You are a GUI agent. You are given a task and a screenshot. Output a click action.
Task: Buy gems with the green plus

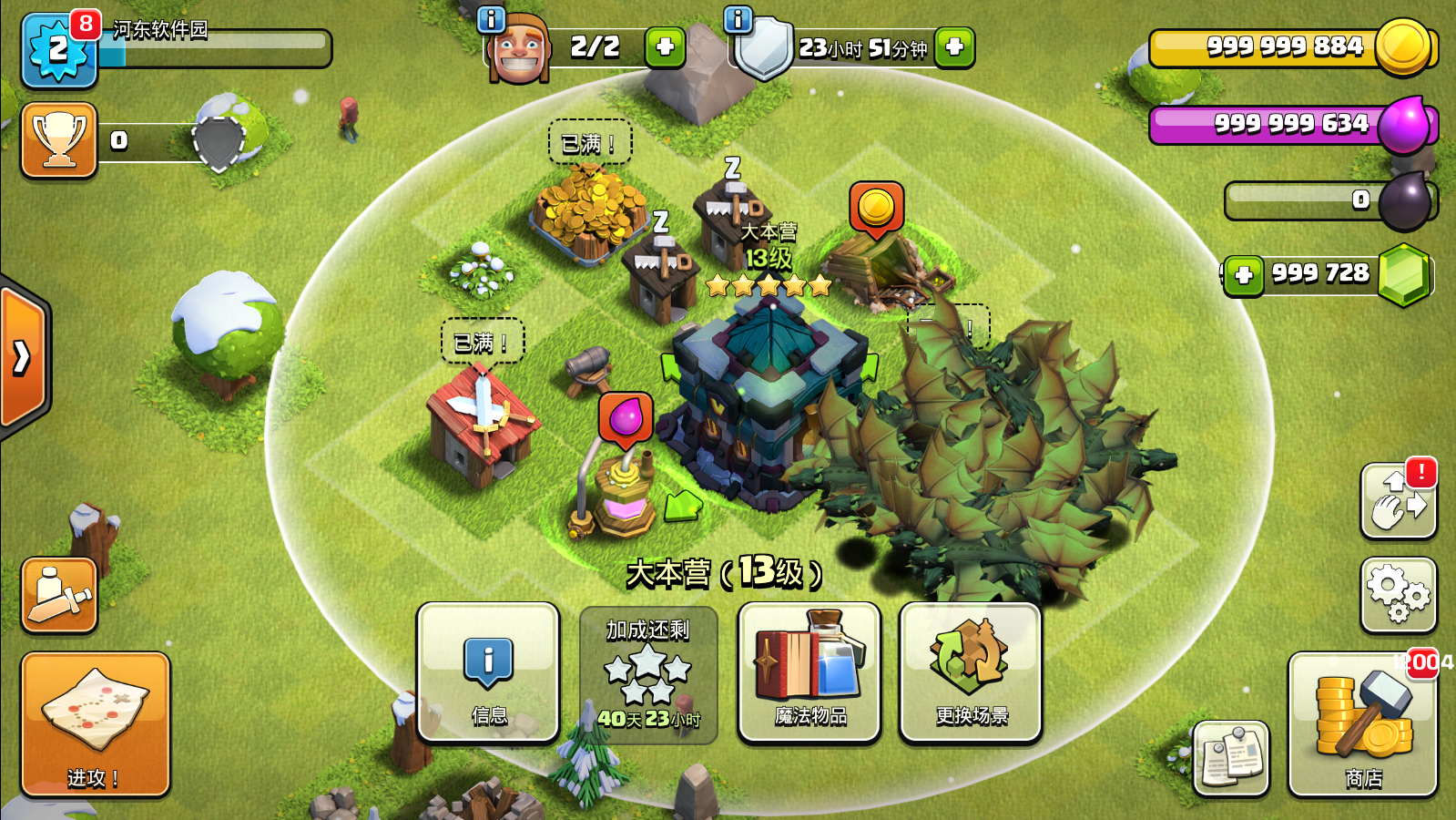point(1244,275)
